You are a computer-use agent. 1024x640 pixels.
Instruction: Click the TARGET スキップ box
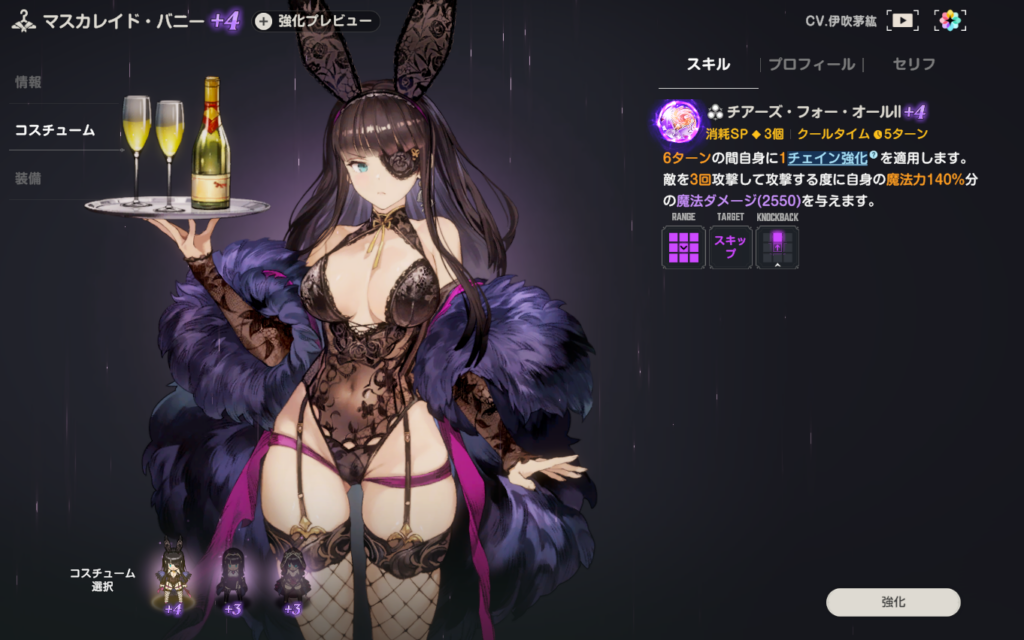[730, 246]
